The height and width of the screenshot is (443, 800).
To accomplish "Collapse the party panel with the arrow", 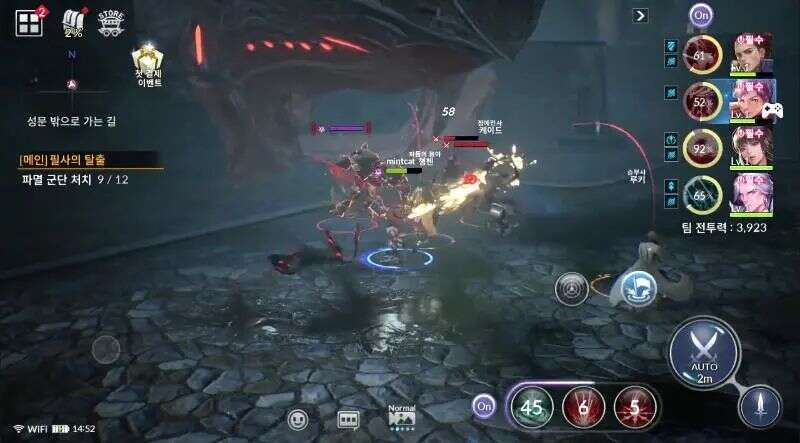I will pos(641,15).
